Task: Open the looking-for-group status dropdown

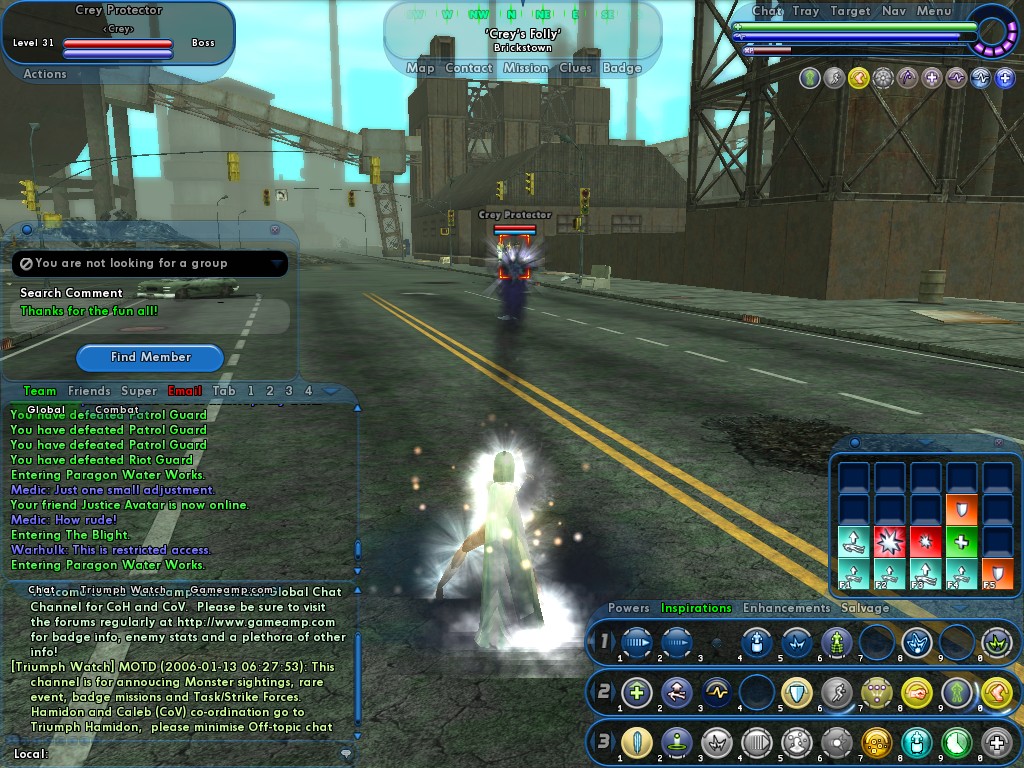Action: [x=276, y=263]
